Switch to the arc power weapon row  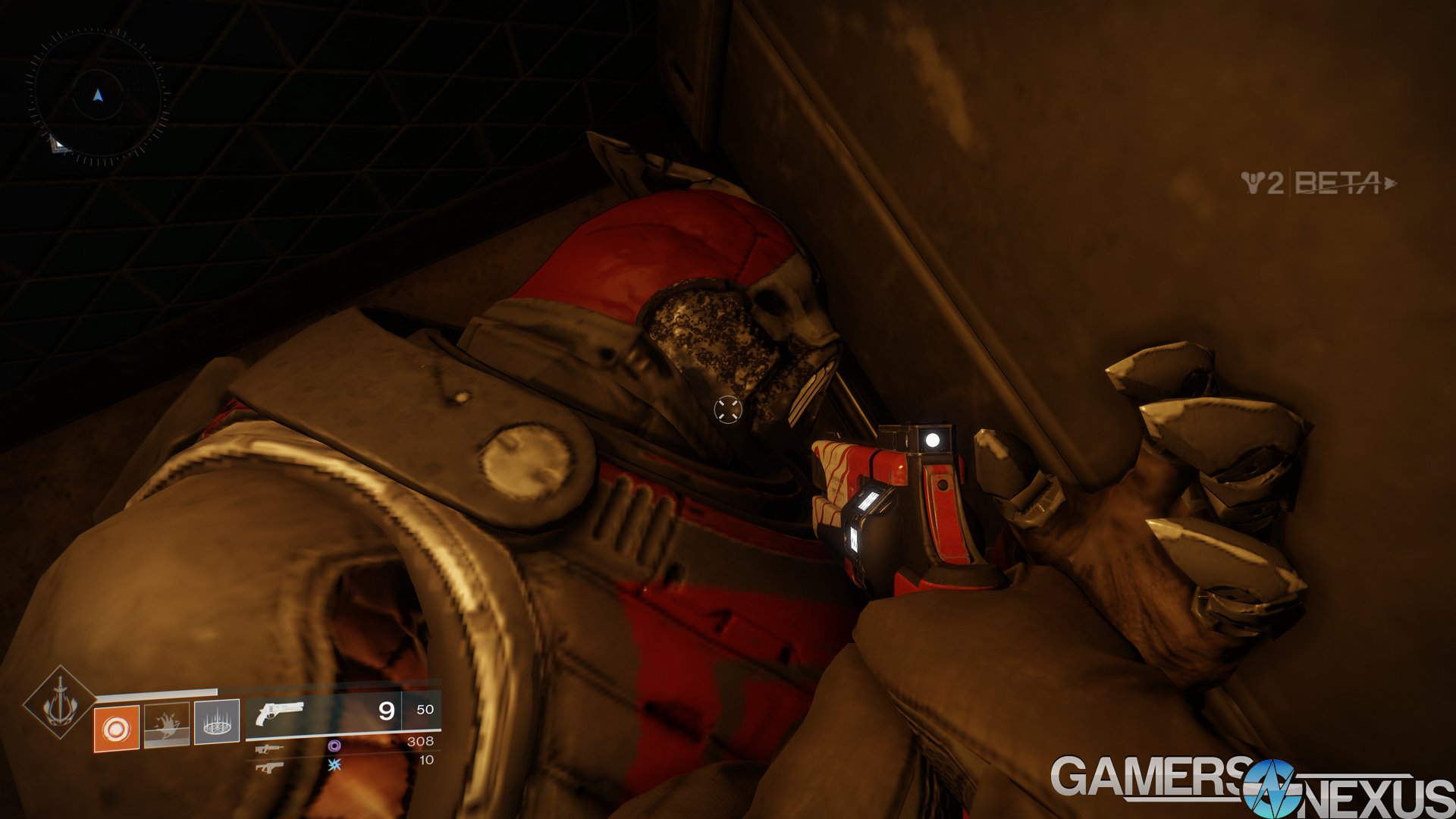tap(343, 764)
